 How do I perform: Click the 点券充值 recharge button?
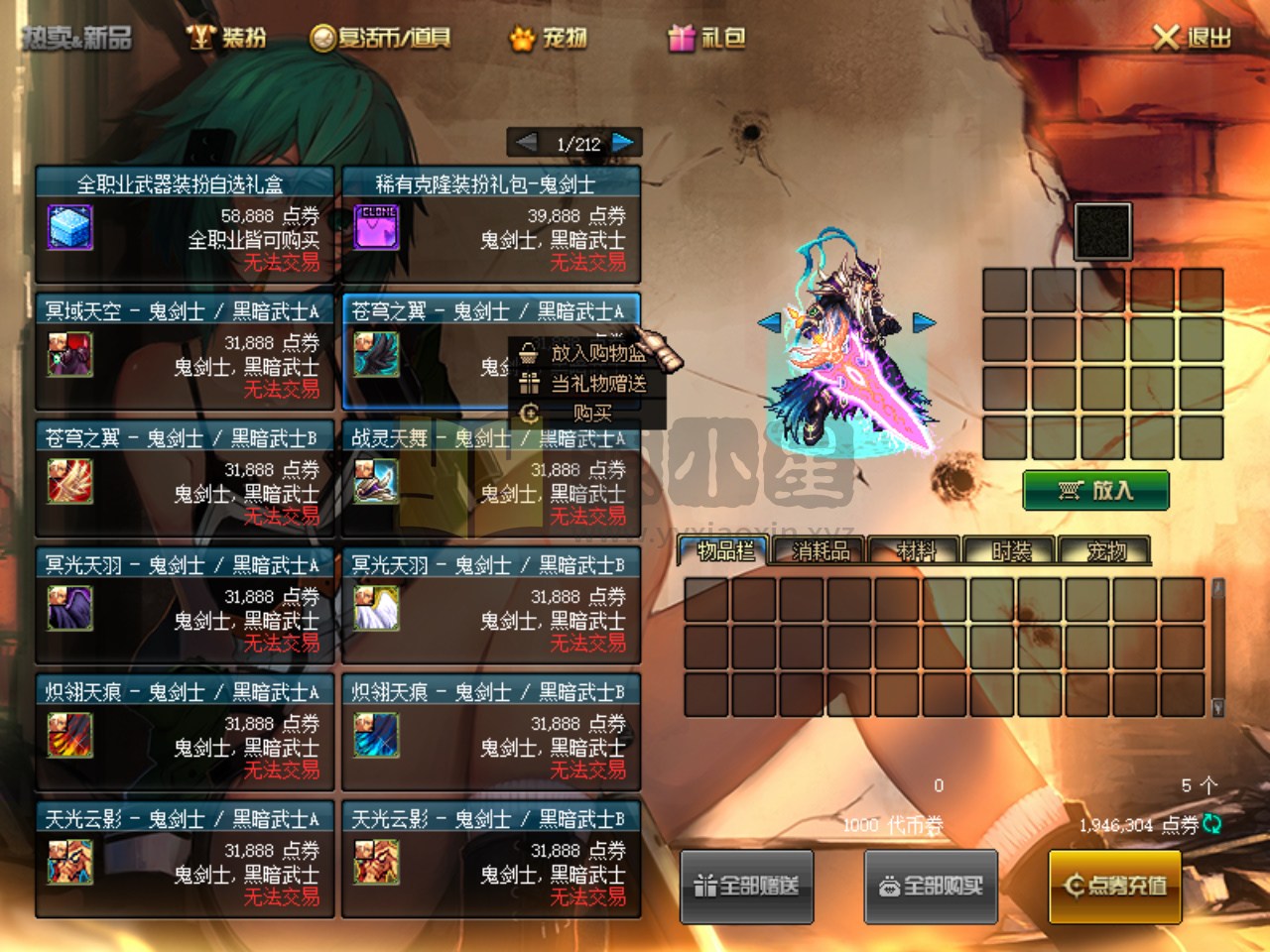point(1114,886)
